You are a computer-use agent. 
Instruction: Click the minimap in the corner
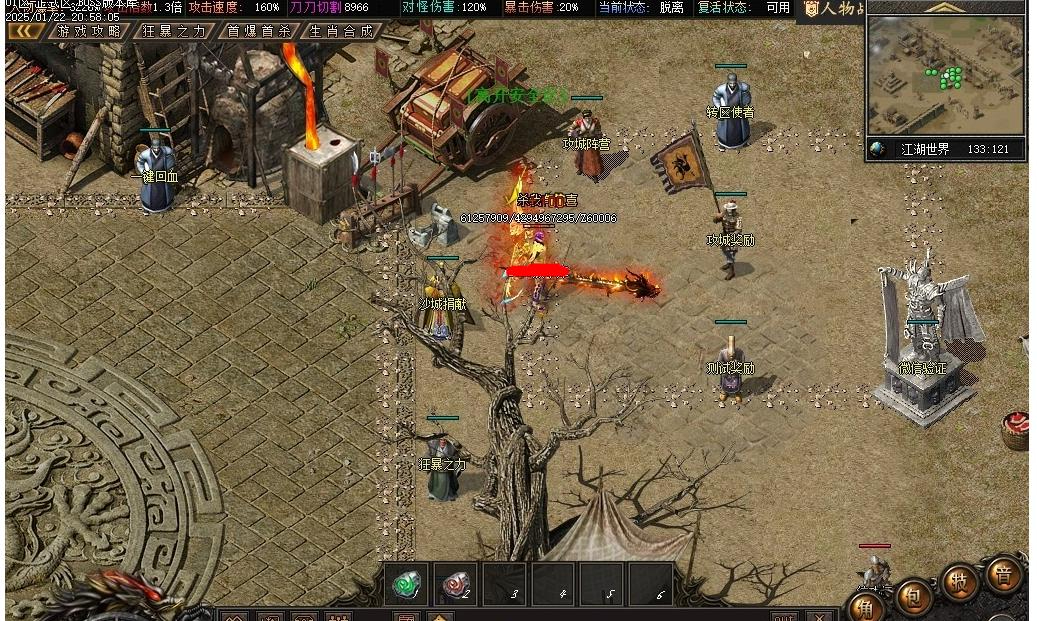(x=945, y=75)
